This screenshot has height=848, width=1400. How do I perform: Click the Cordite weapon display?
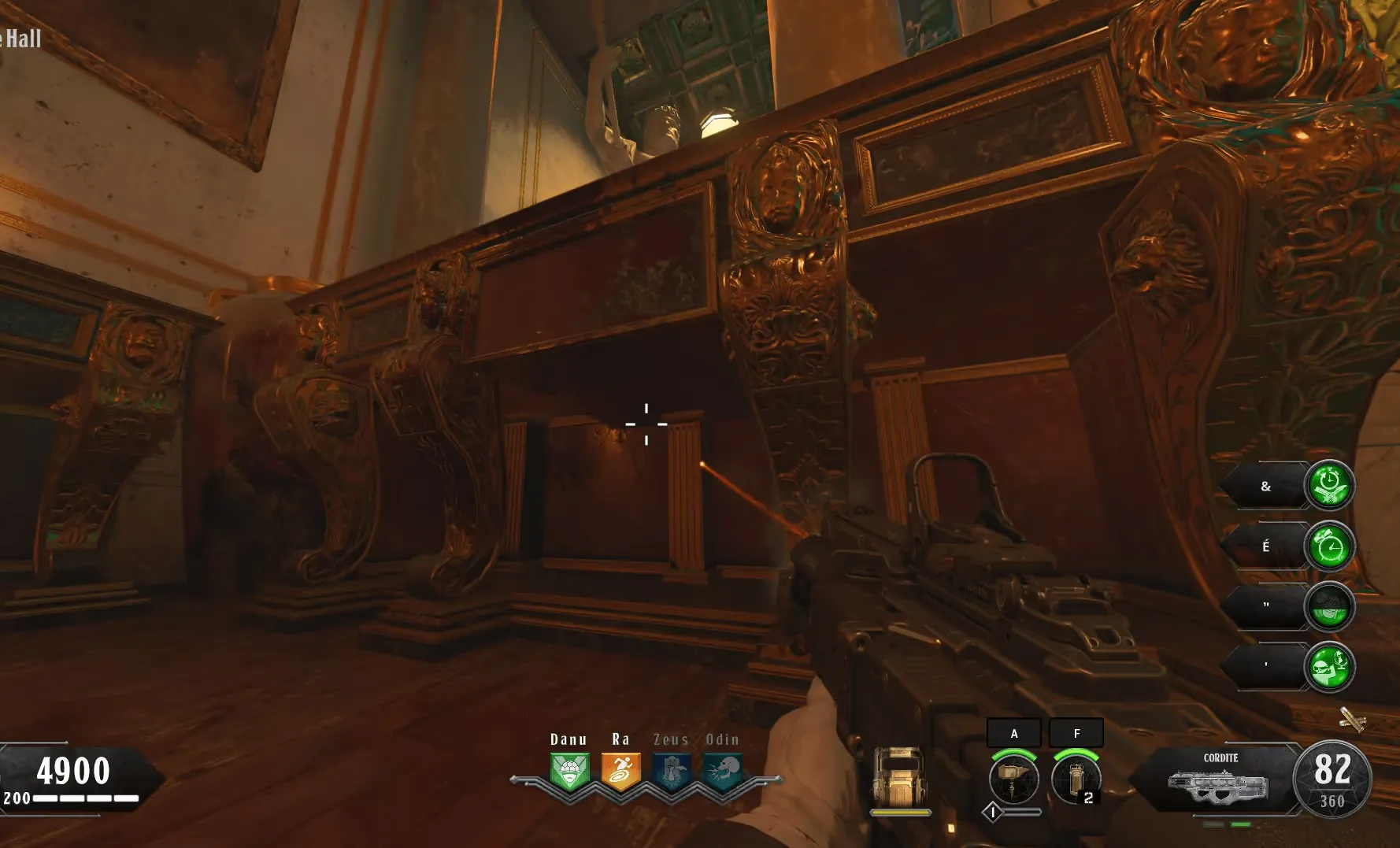pyautogui.click(x=1219, y=779)
